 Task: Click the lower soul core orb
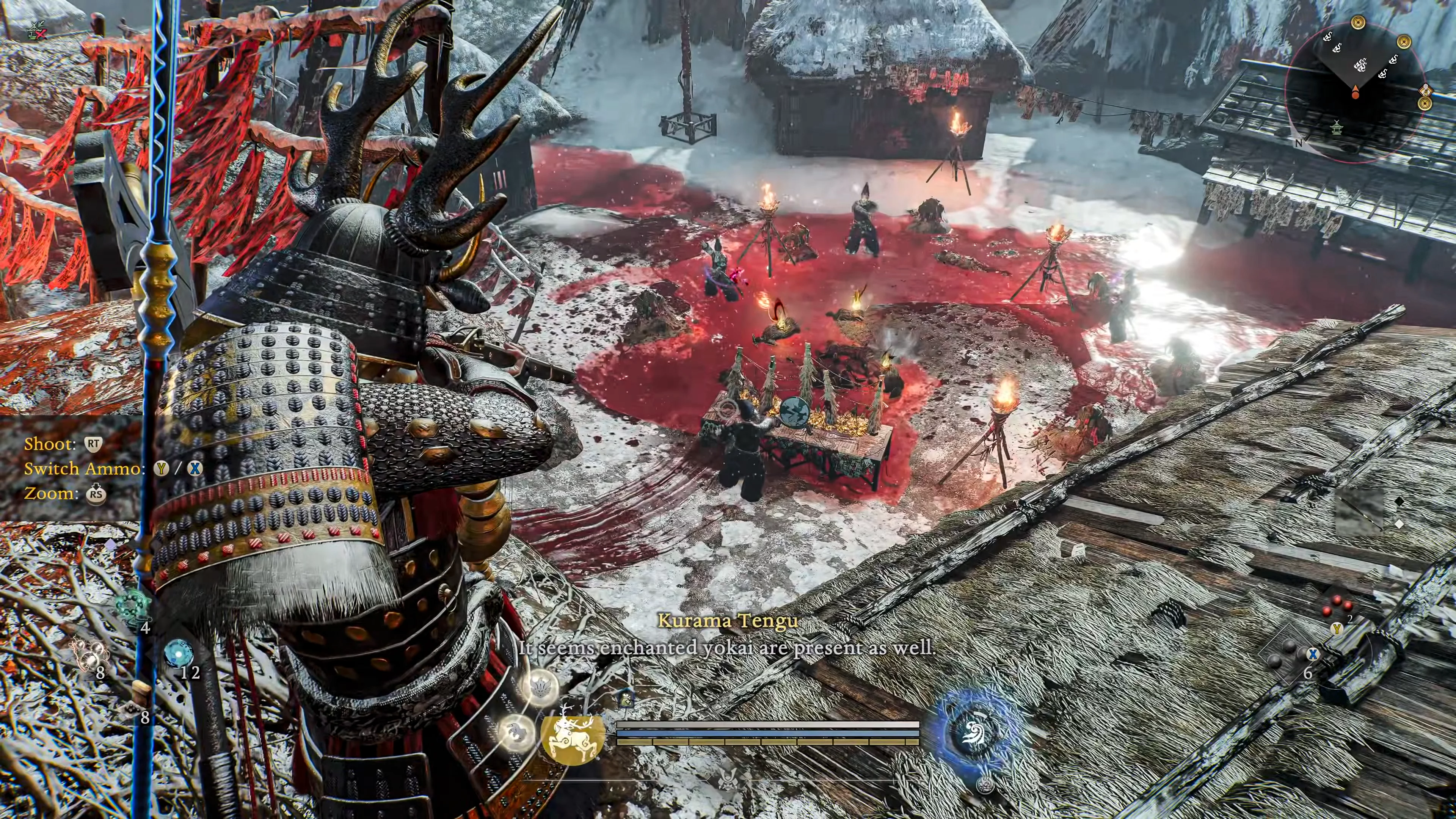pyautogui.click(x=516, y=733)
